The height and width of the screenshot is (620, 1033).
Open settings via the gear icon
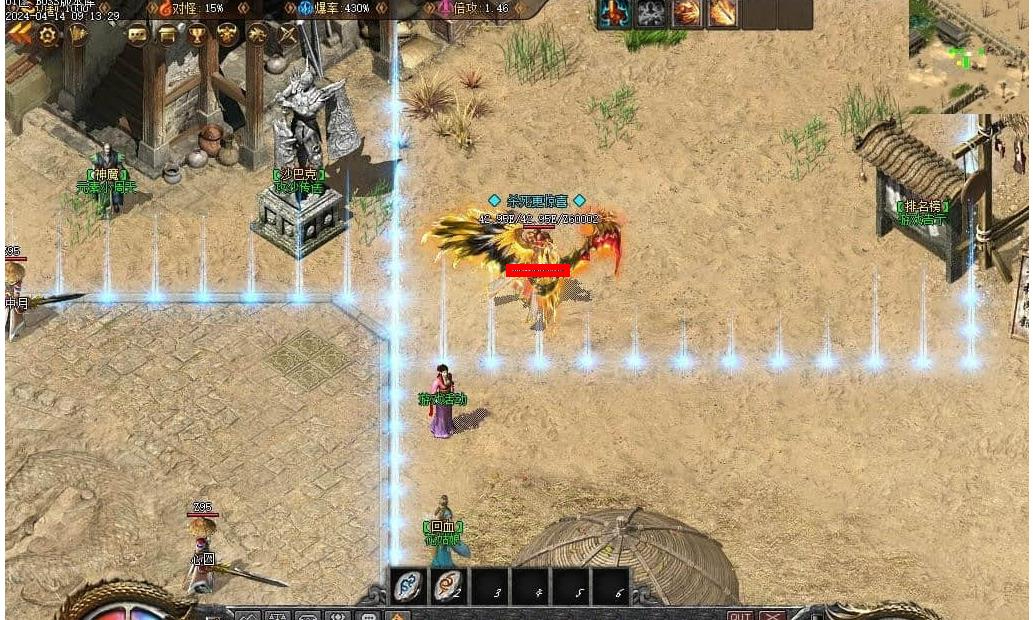(x=47, y=34)
